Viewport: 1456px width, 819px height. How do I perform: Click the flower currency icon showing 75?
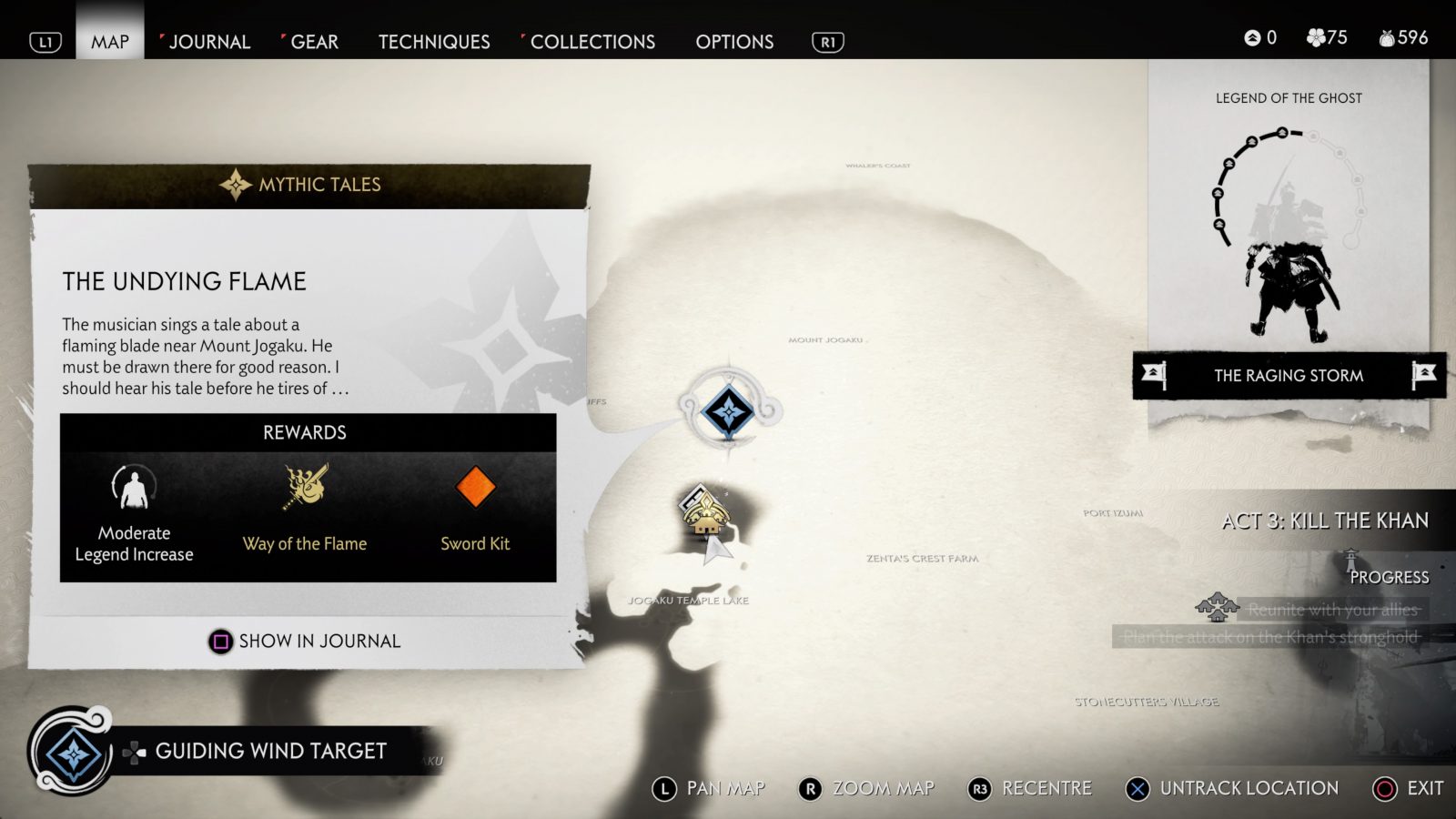(1314, 37)
